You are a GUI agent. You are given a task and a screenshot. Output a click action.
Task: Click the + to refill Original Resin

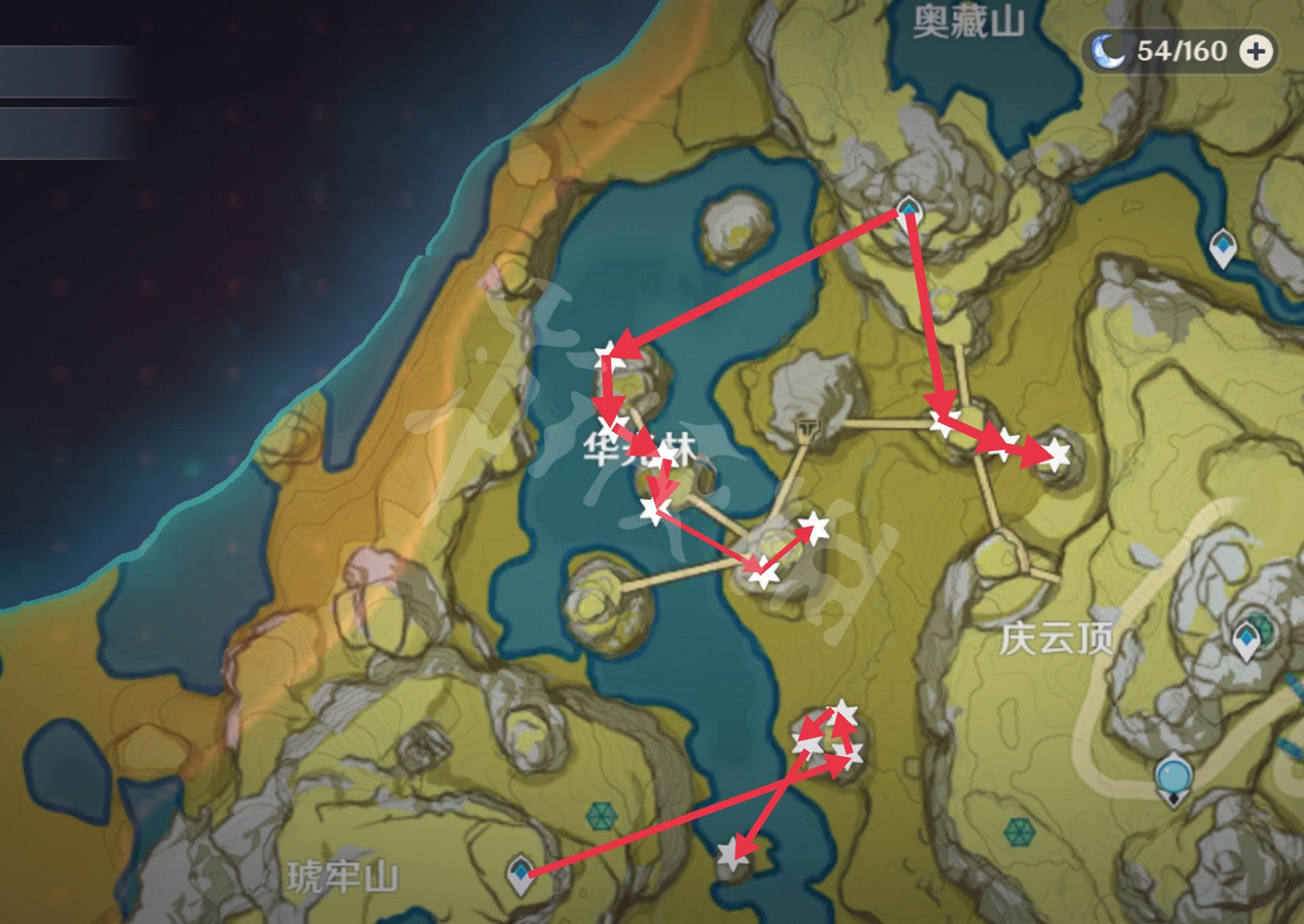pyautogui.click(x=1254, y=51)
